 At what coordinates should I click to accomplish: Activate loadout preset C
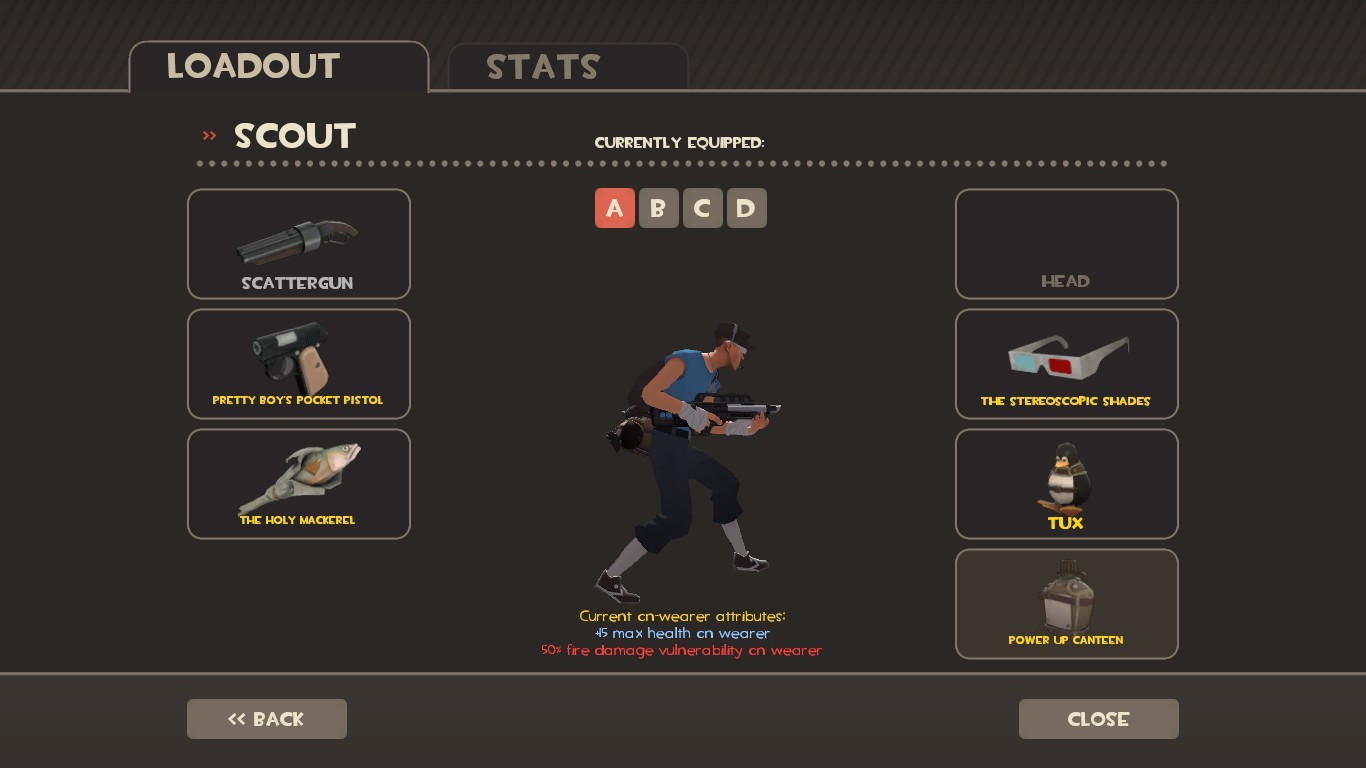point(703,208)
